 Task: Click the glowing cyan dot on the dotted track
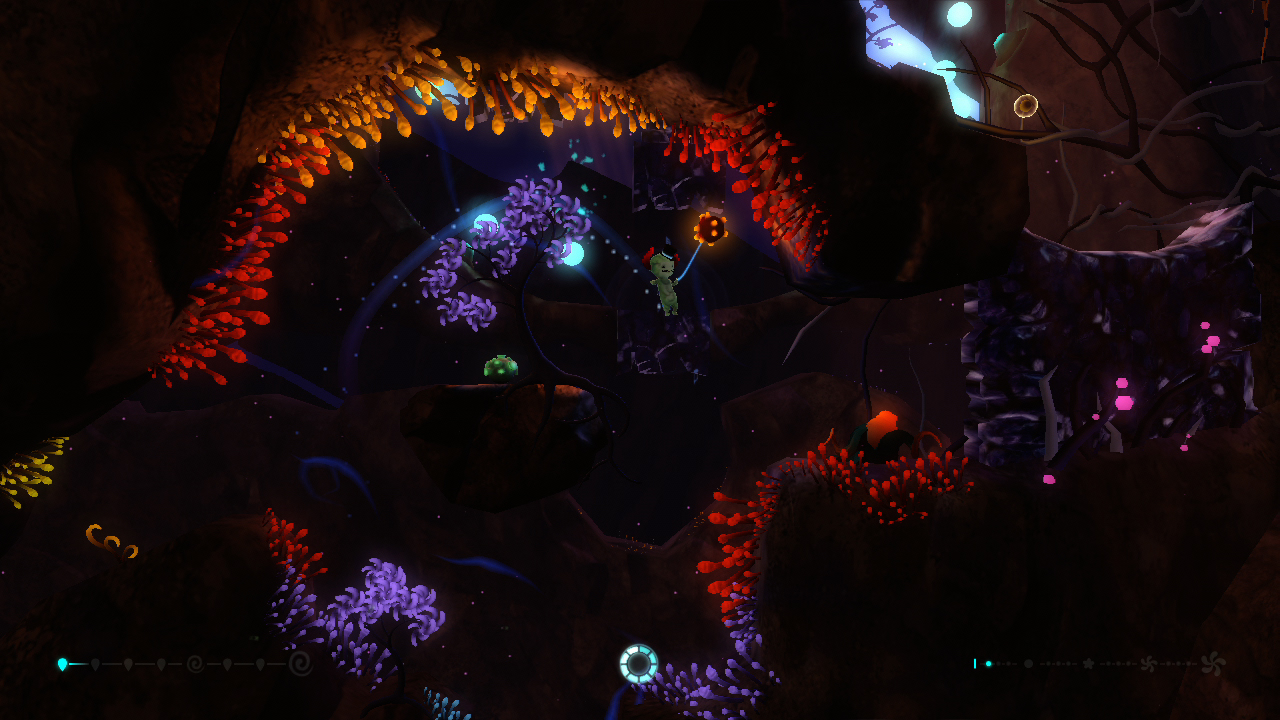click(989, 663)
